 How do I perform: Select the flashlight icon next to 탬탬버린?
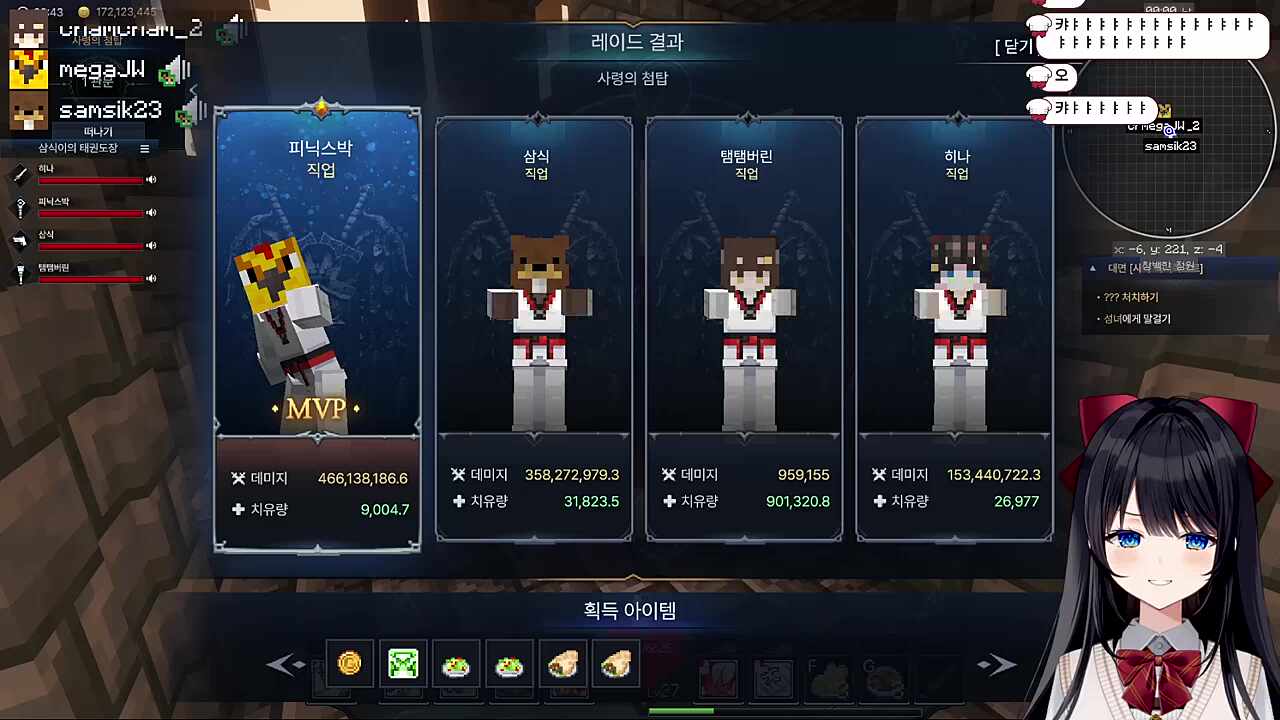point(21,272)
